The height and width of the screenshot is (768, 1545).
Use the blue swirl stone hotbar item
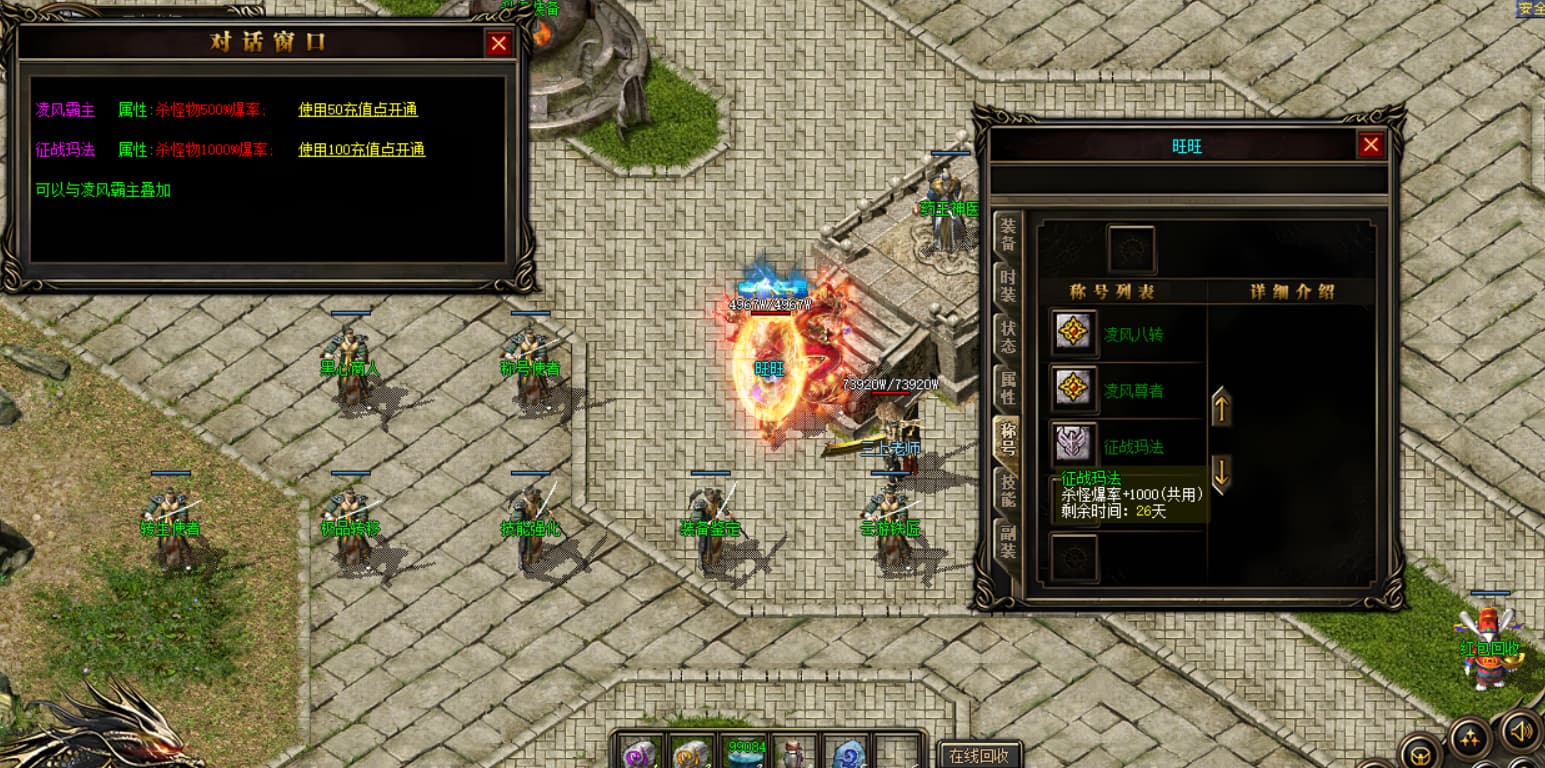coord(849,753)
